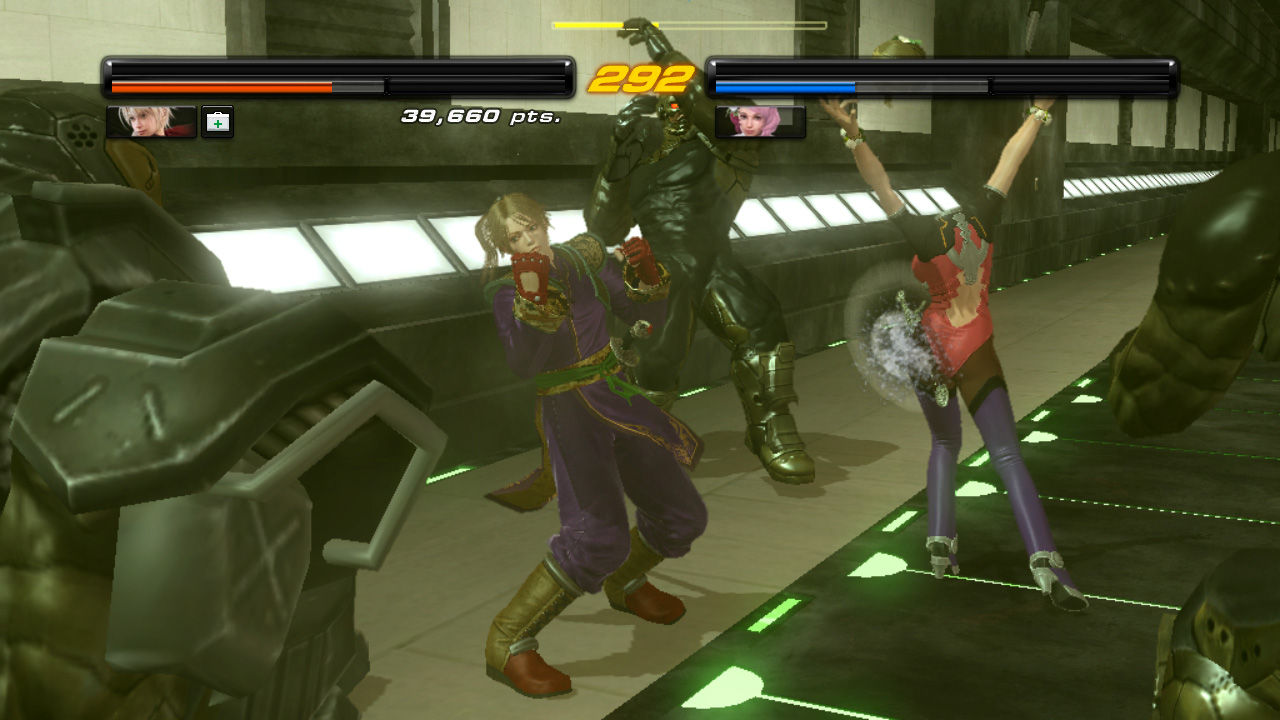
Task: Select the first-aid kit item icon
Action: pyautogui.click(x=217, y=122)
